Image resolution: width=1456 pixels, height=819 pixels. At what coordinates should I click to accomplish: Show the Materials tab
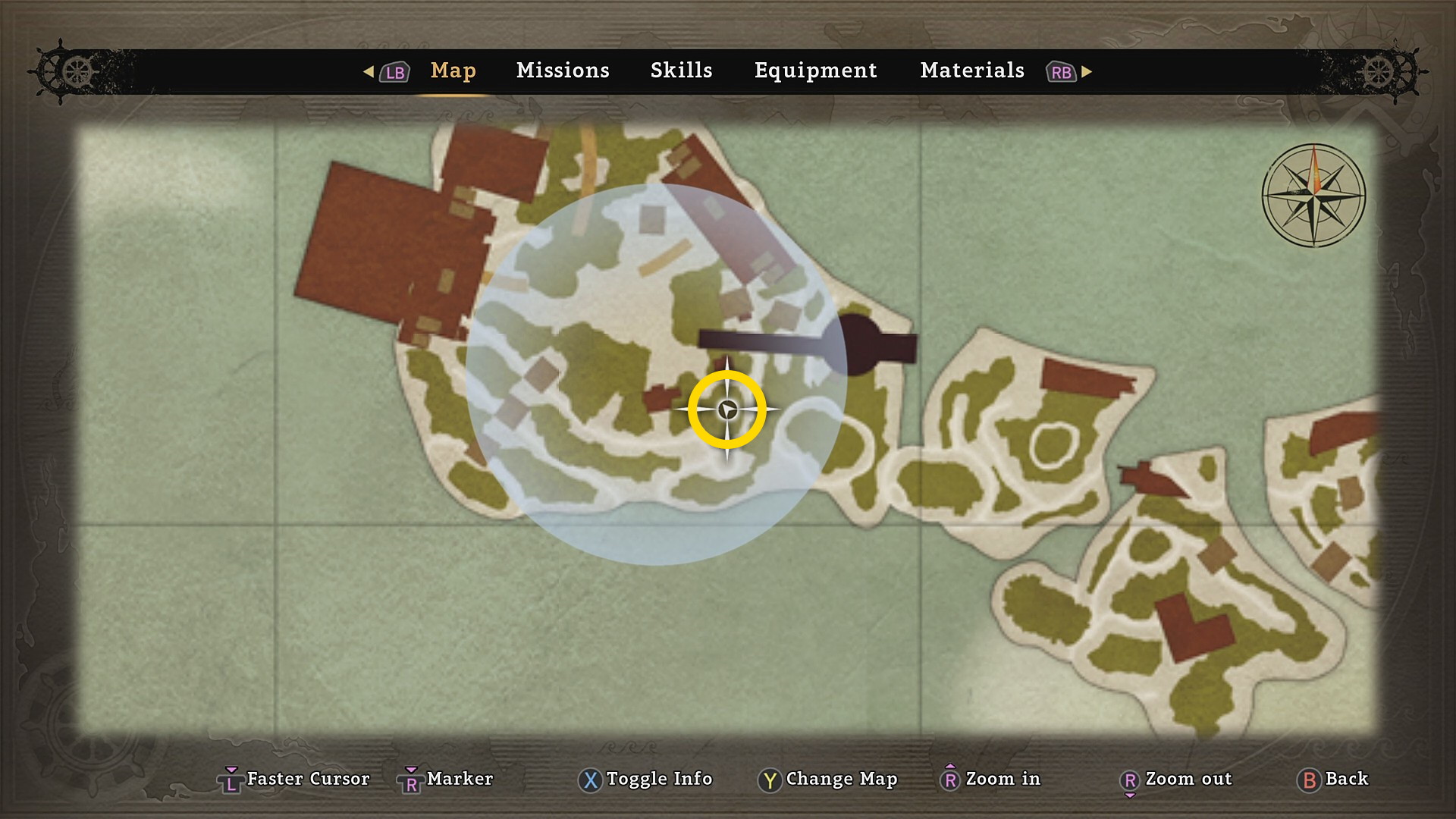(972, 71)
